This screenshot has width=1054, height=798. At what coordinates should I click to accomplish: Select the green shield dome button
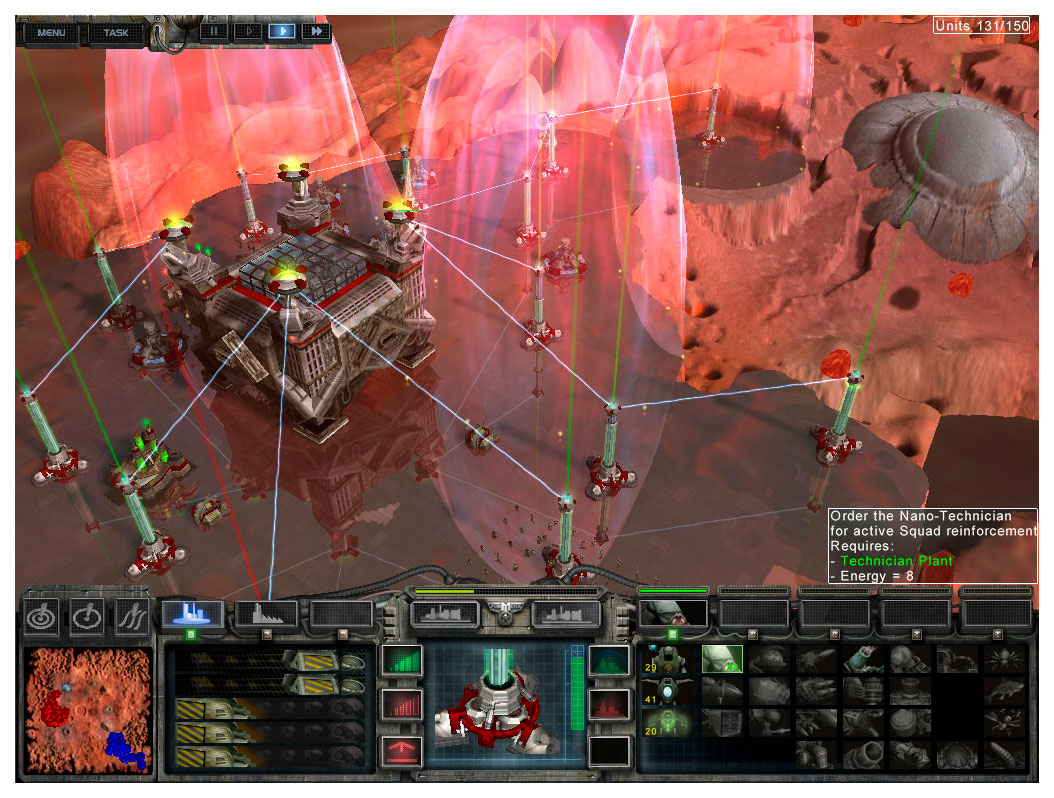click(609, 661)
